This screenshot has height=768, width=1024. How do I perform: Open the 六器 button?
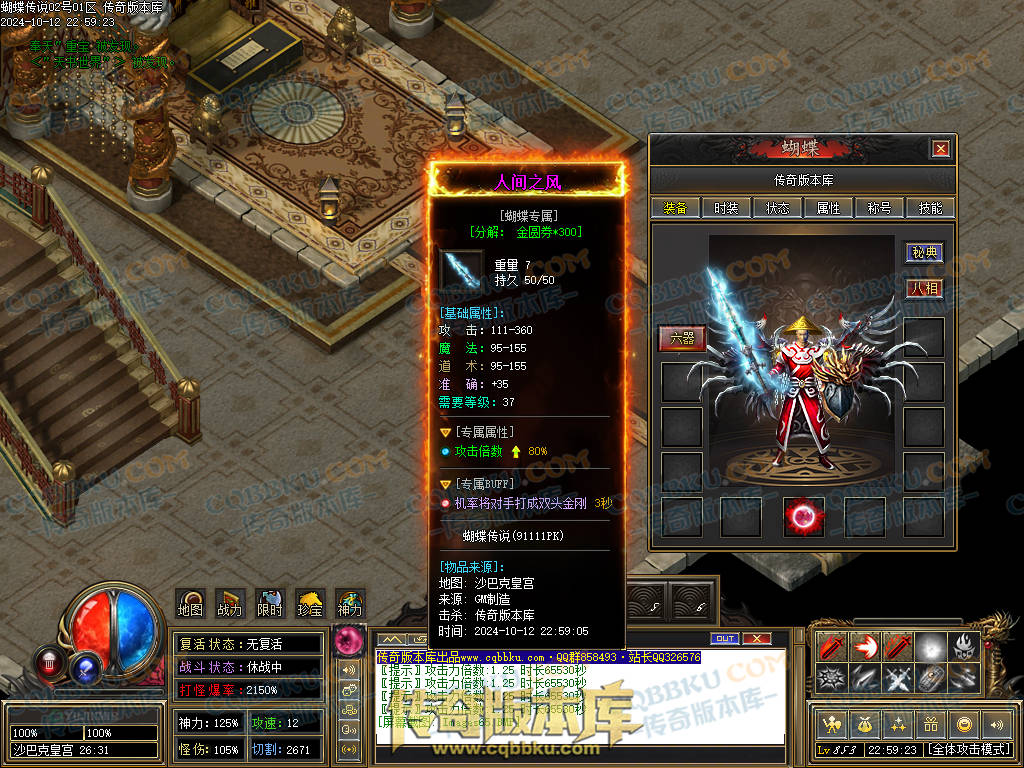681,338
